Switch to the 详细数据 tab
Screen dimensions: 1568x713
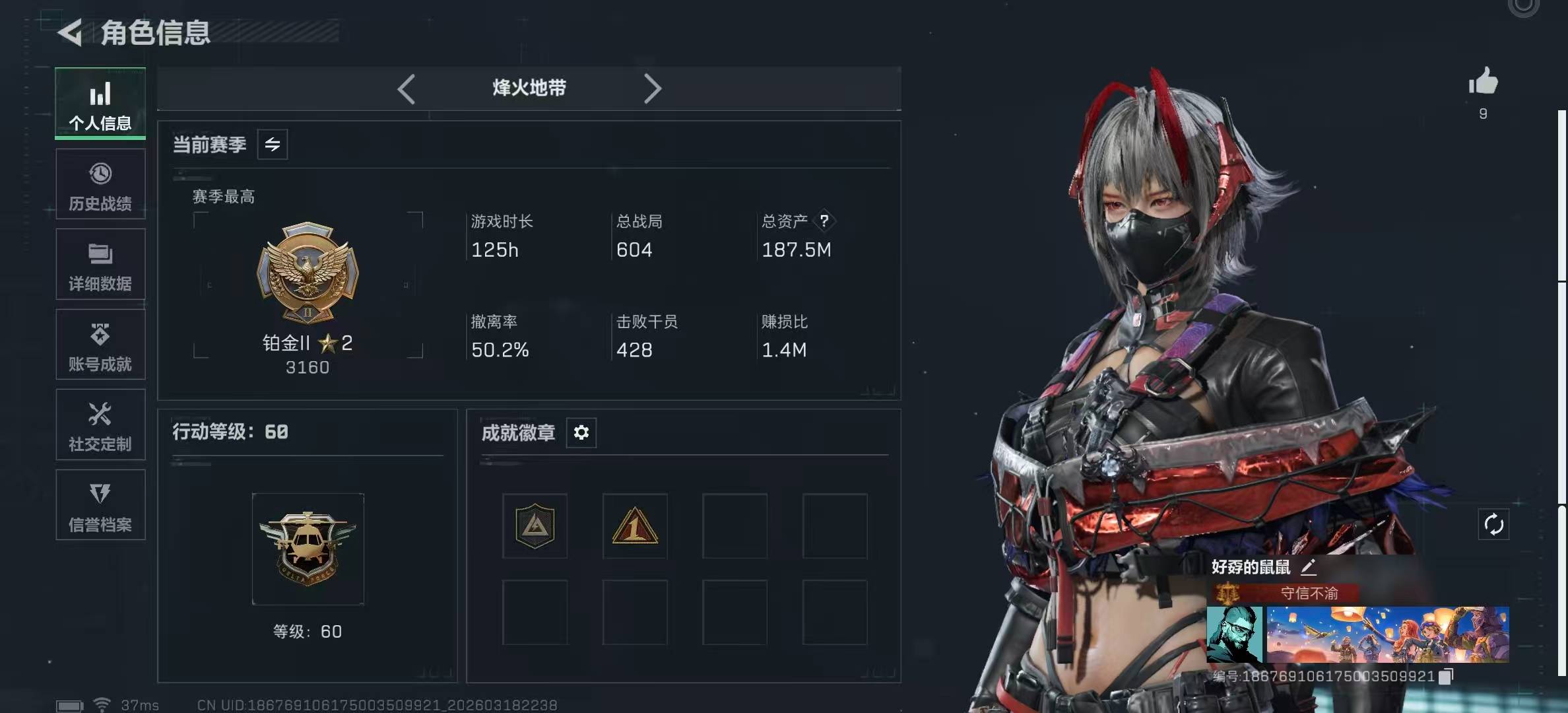pos(100,265)
